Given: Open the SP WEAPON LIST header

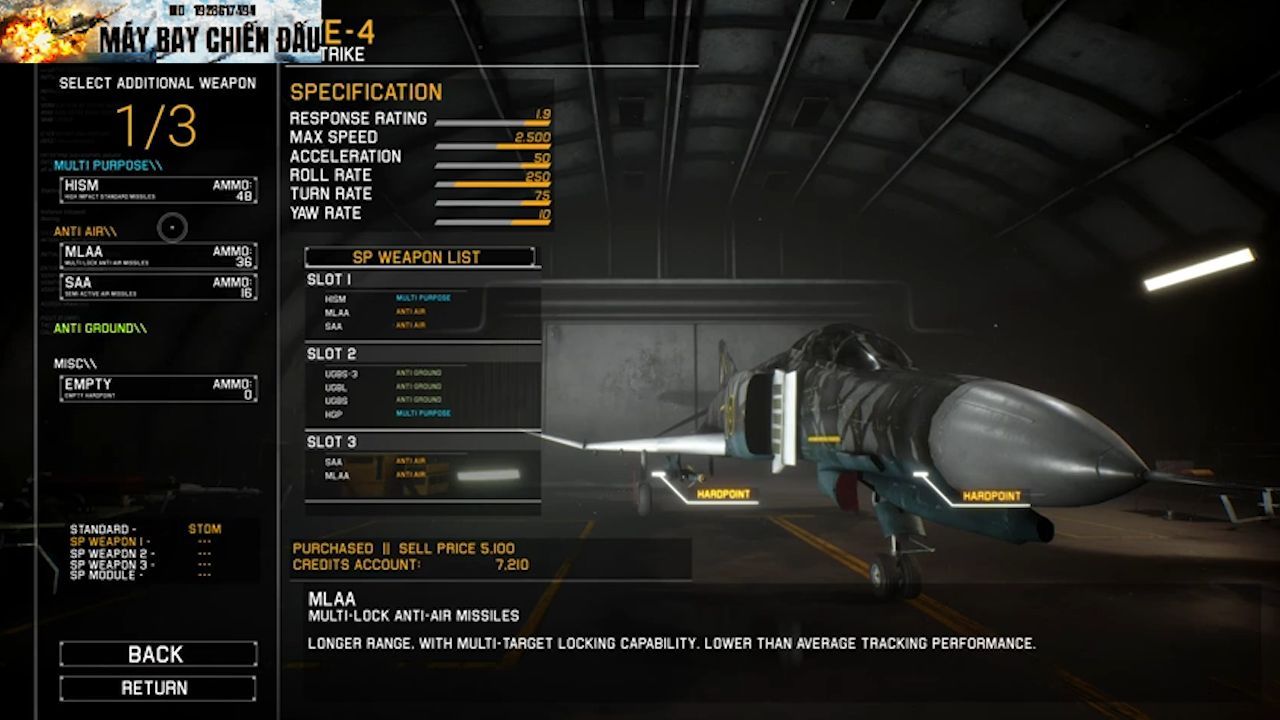Looking at the screenshot, I should pyautogui.click(x=419, y=257).
